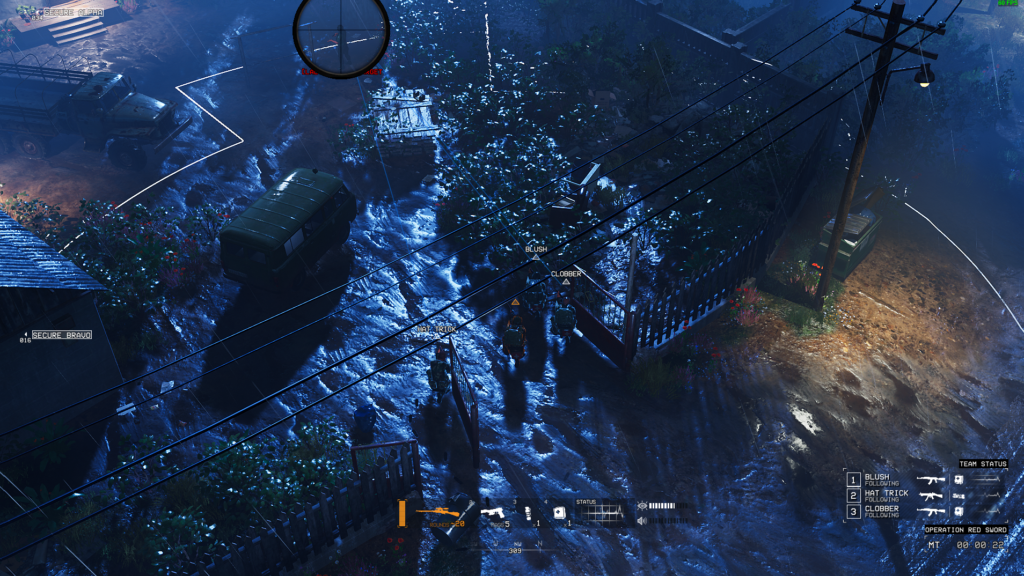This screenshot has height=576, width=1024.
Task: Select squad member 2 Hat Trick
Action: 884,496
